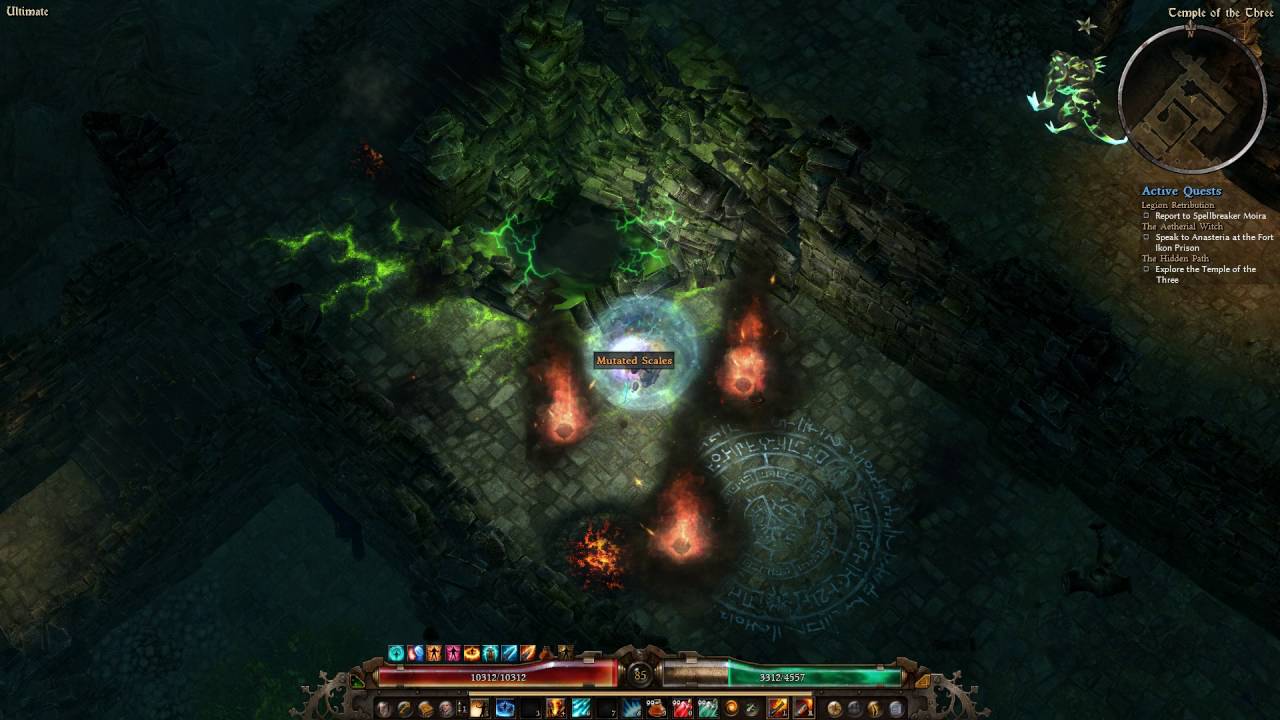
Task: Open the gold round button near right hotbar end
Action: point(834,709)
